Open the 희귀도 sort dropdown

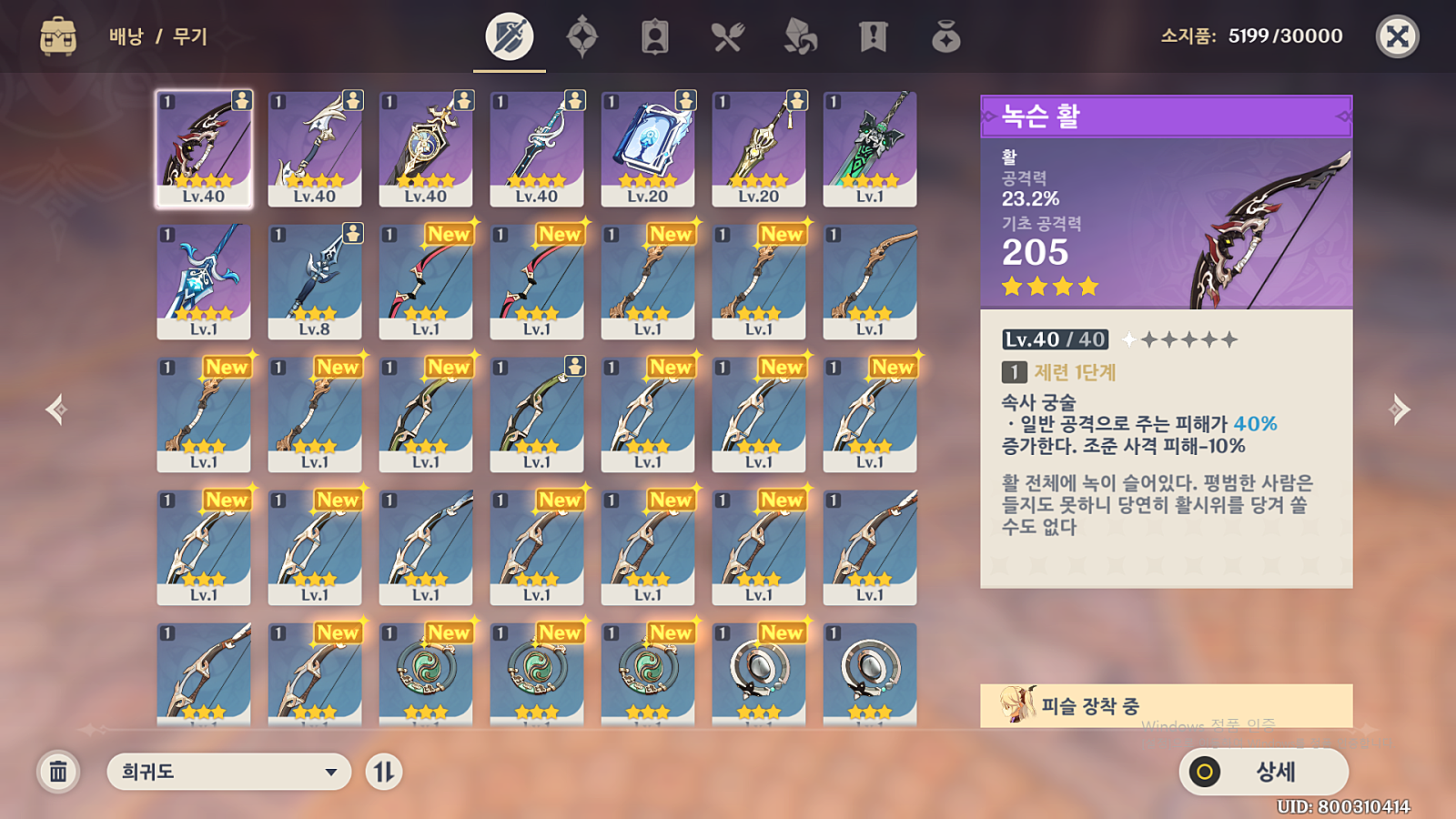(x=228, y=772)
